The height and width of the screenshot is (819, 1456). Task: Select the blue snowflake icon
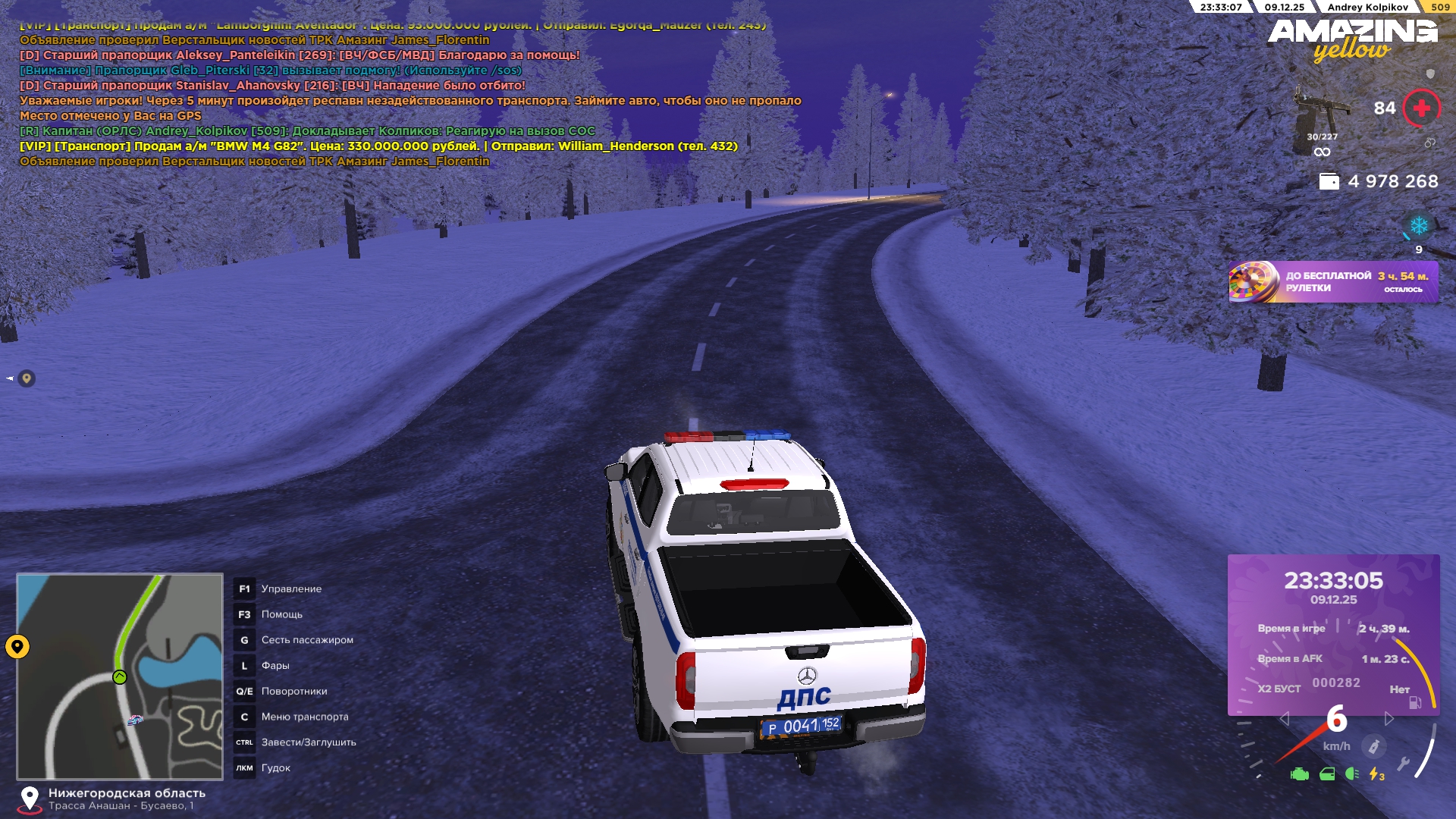[x=1418, y=226]
